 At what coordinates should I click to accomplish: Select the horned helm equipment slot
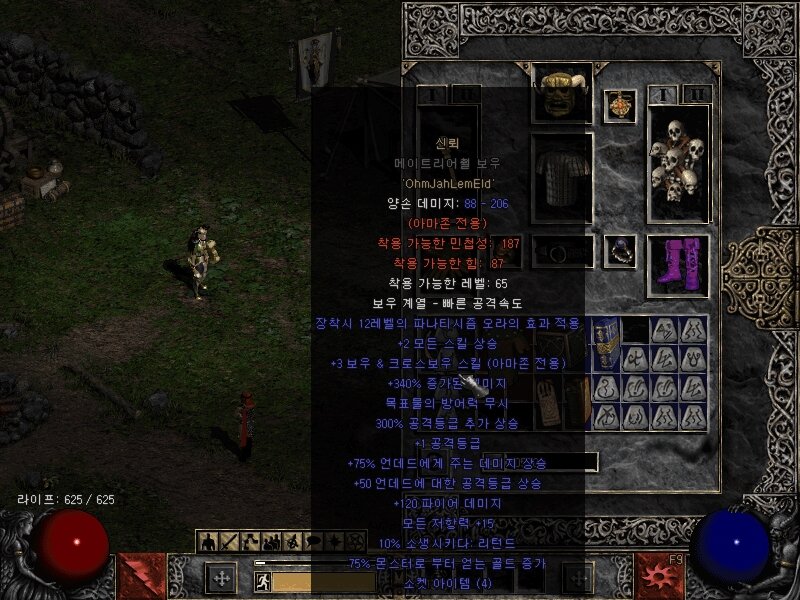[x=562, y=92]
